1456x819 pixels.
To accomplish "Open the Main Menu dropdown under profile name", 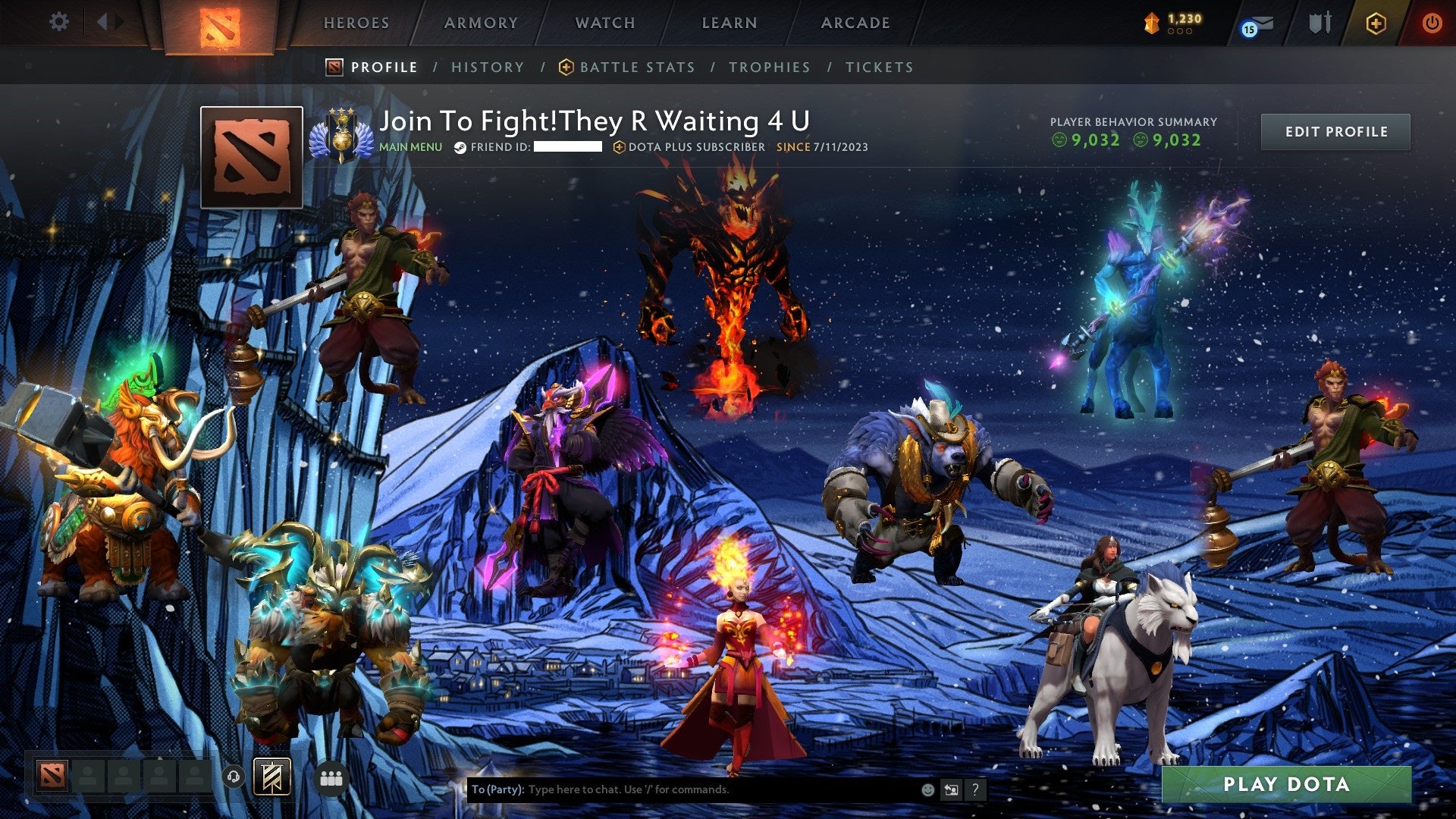I will coord(410,148).
